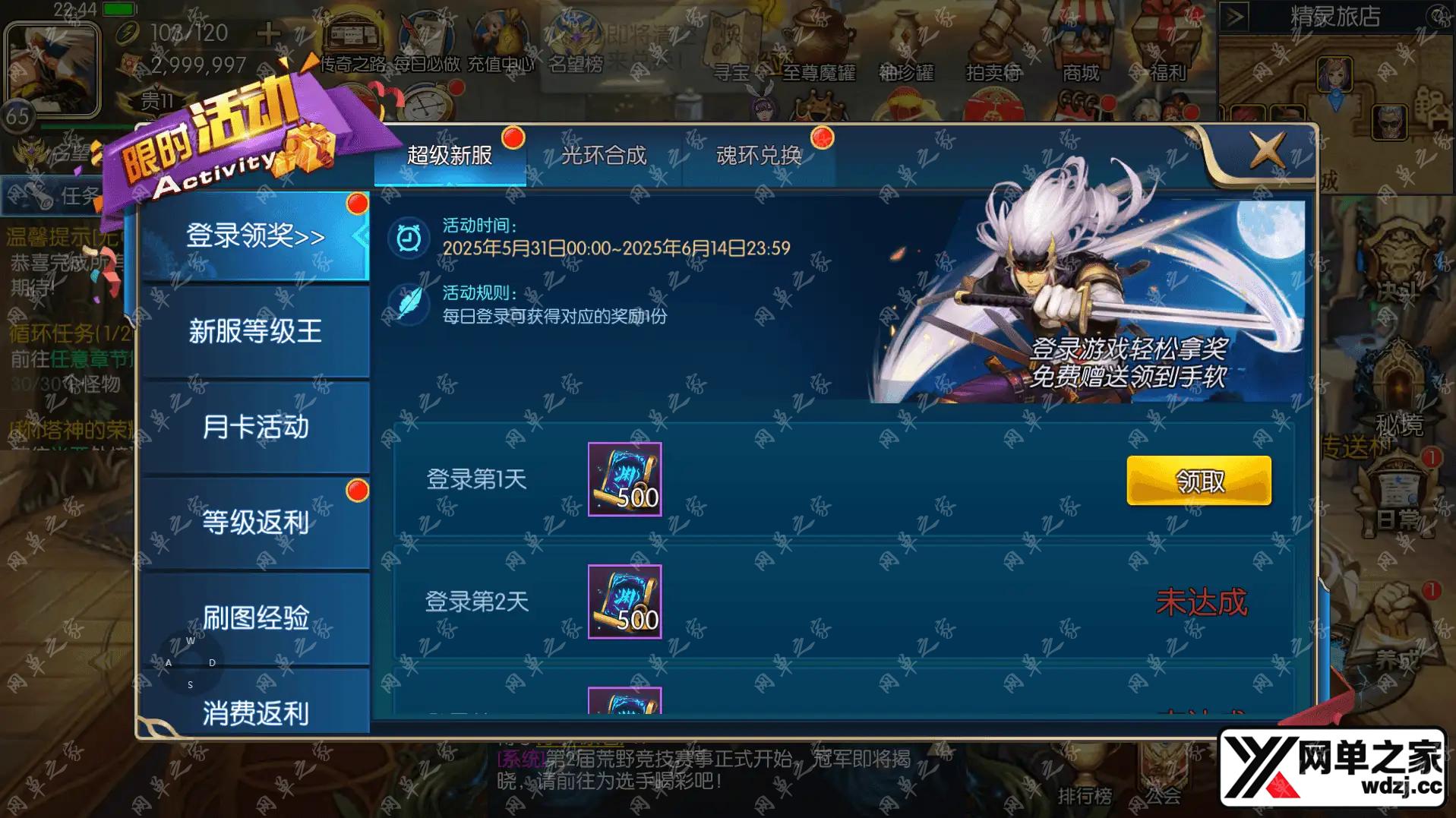Open the 拍卖行 auction house icon
Viewport: 1456px width, 818px height.
point(995,42)
